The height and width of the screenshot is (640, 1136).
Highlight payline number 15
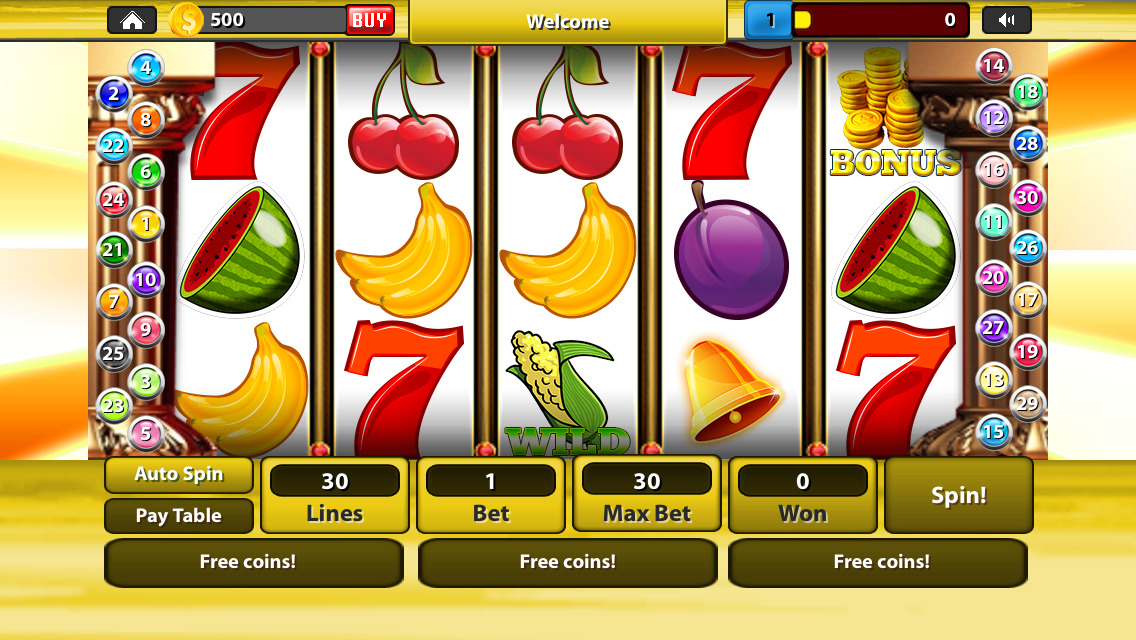tap(993, 432)
